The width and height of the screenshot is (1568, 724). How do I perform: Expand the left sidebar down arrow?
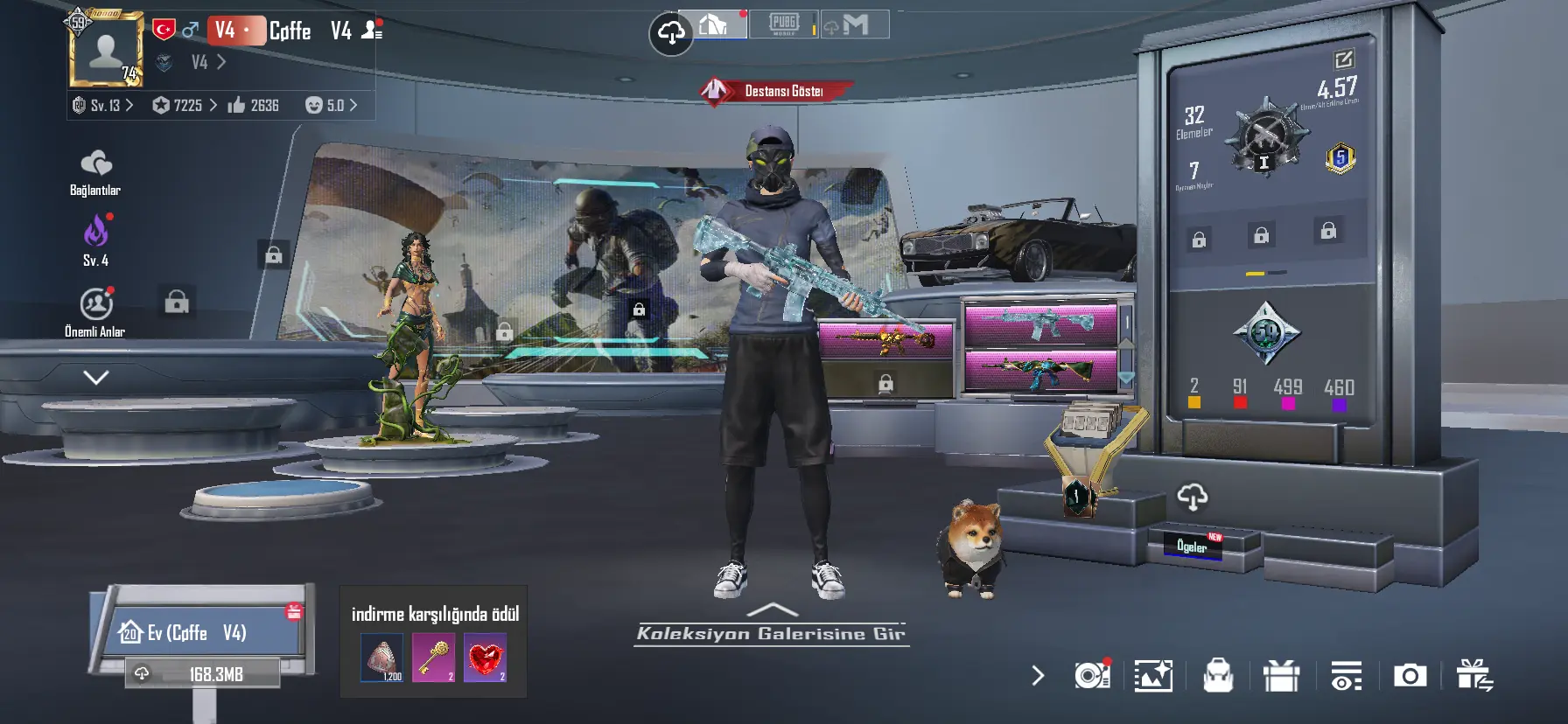(x=95, y=378)
